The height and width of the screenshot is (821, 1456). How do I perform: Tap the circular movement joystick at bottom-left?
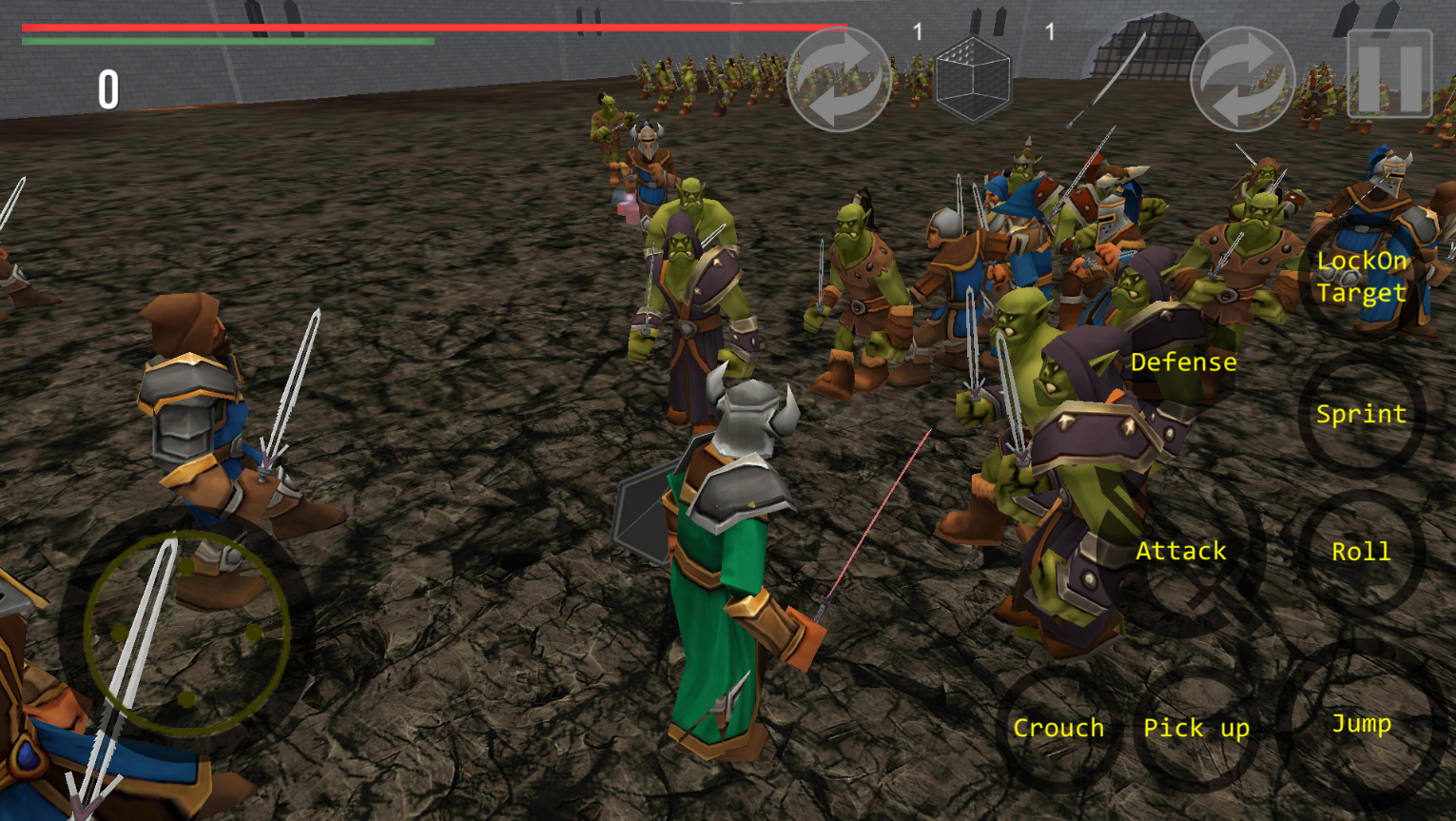coord(185,633)
